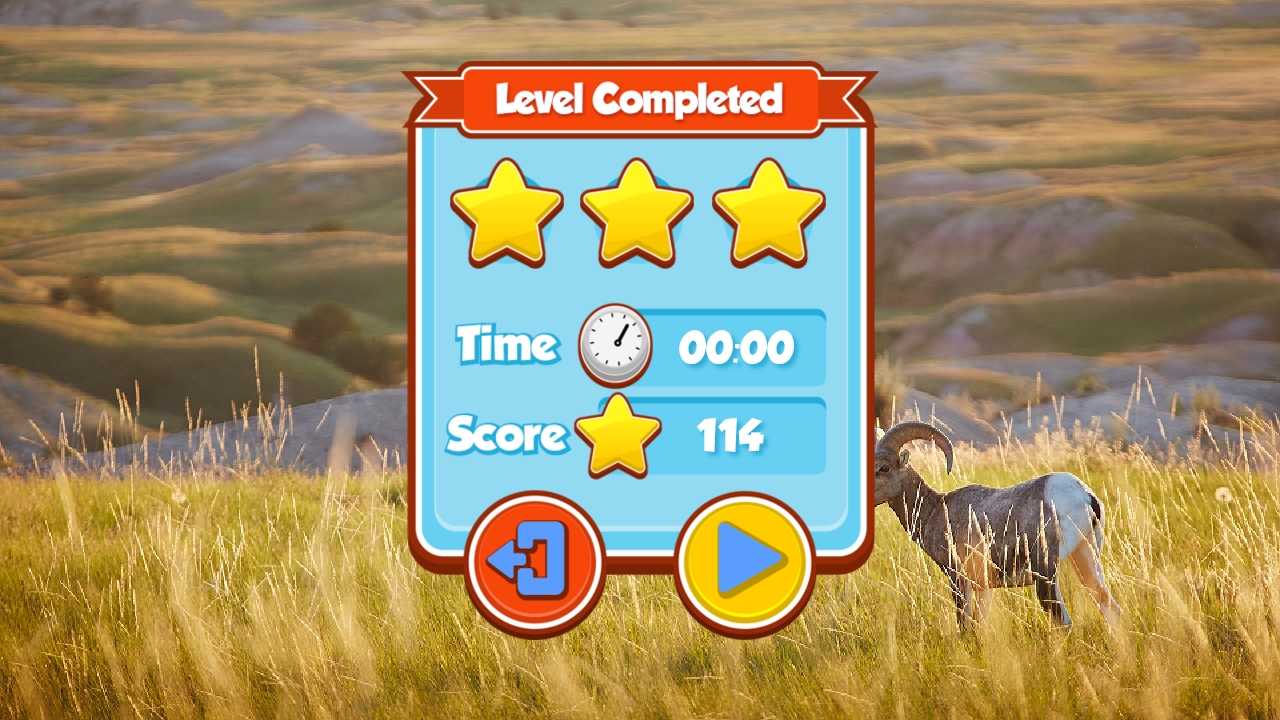
Task: Click the Level Completed ribbon banner
Action: coord(639,96)
